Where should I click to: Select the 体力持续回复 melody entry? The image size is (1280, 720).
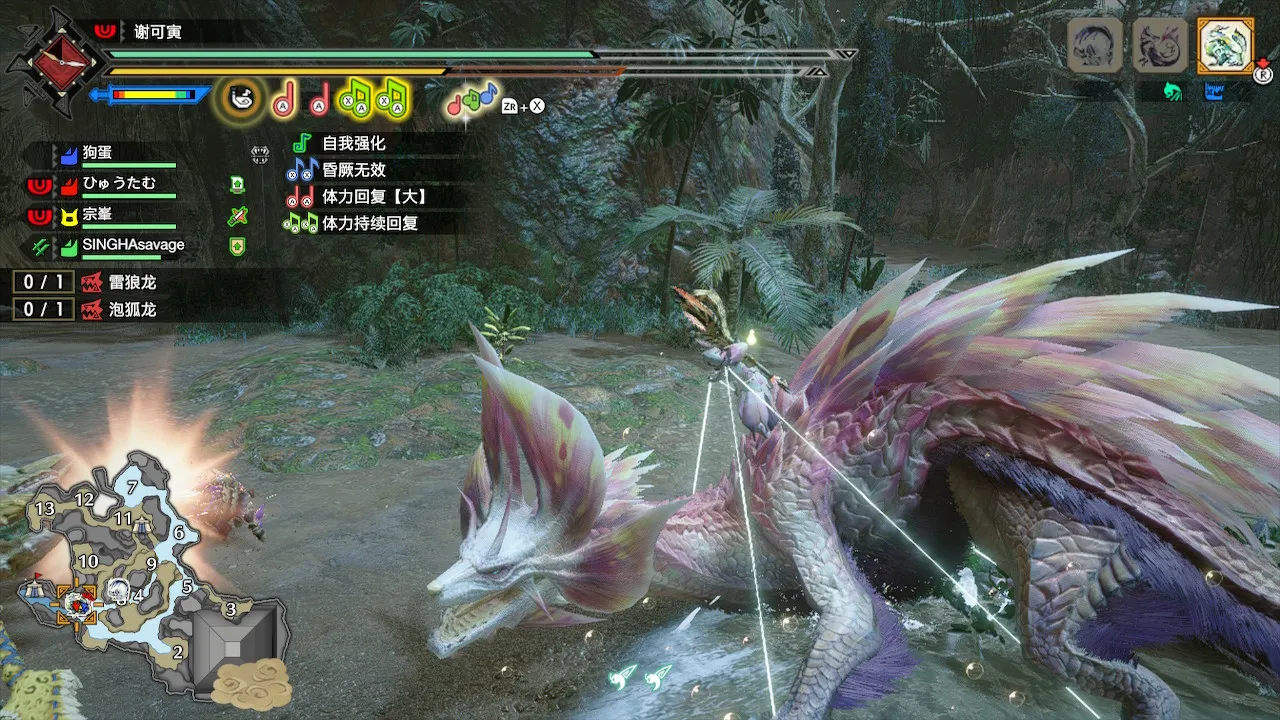pyautogui.click(x=369, y=223)
